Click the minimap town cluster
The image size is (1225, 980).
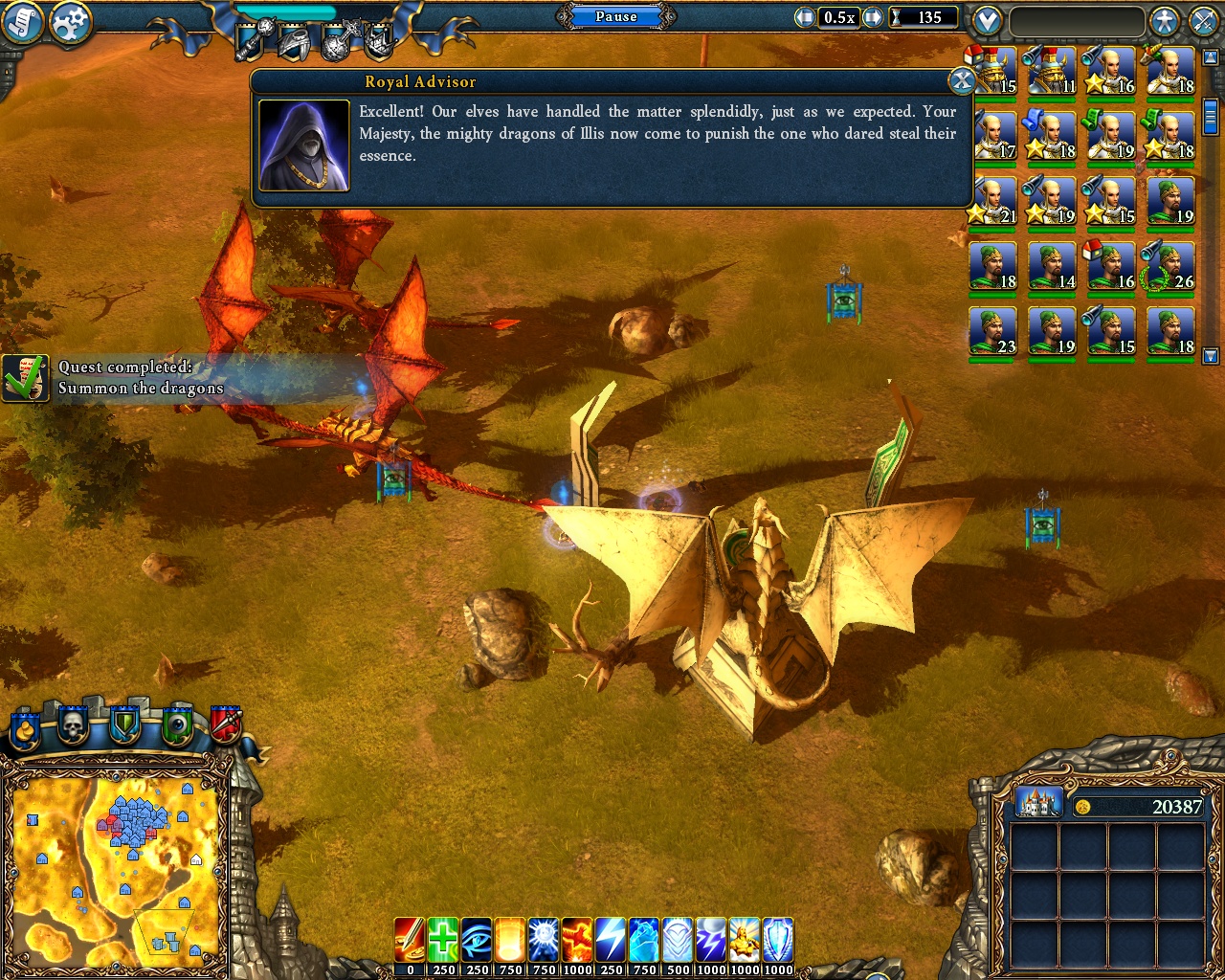[134, 821]
